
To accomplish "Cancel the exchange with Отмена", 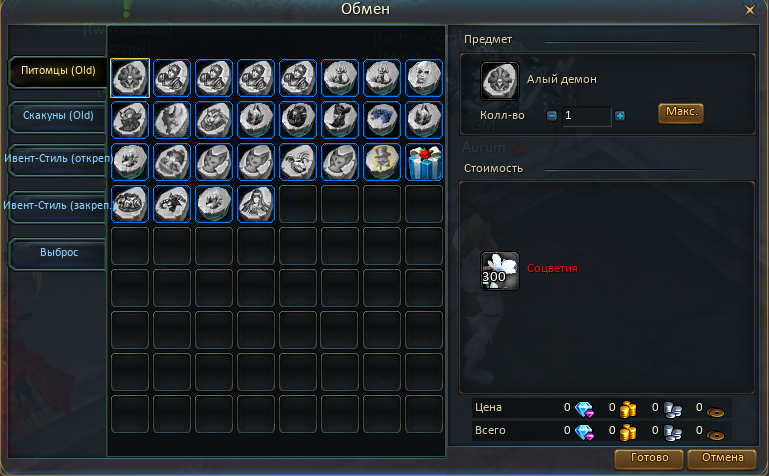I will pos(722,459).
